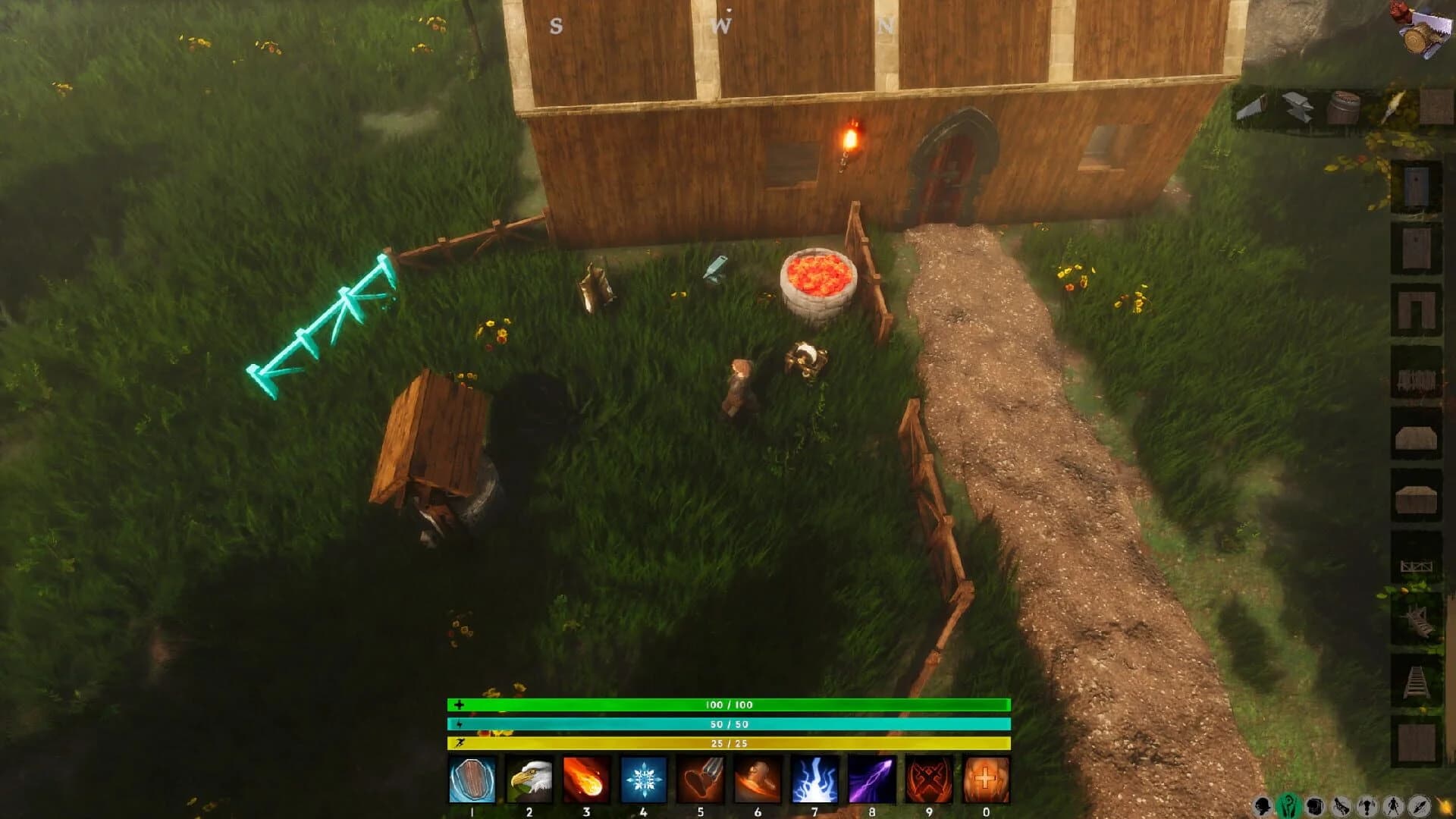The height and width of the screenshot is (819, 1456).
Task: Click the green 100/100 health bar
Action: (728, 704)
